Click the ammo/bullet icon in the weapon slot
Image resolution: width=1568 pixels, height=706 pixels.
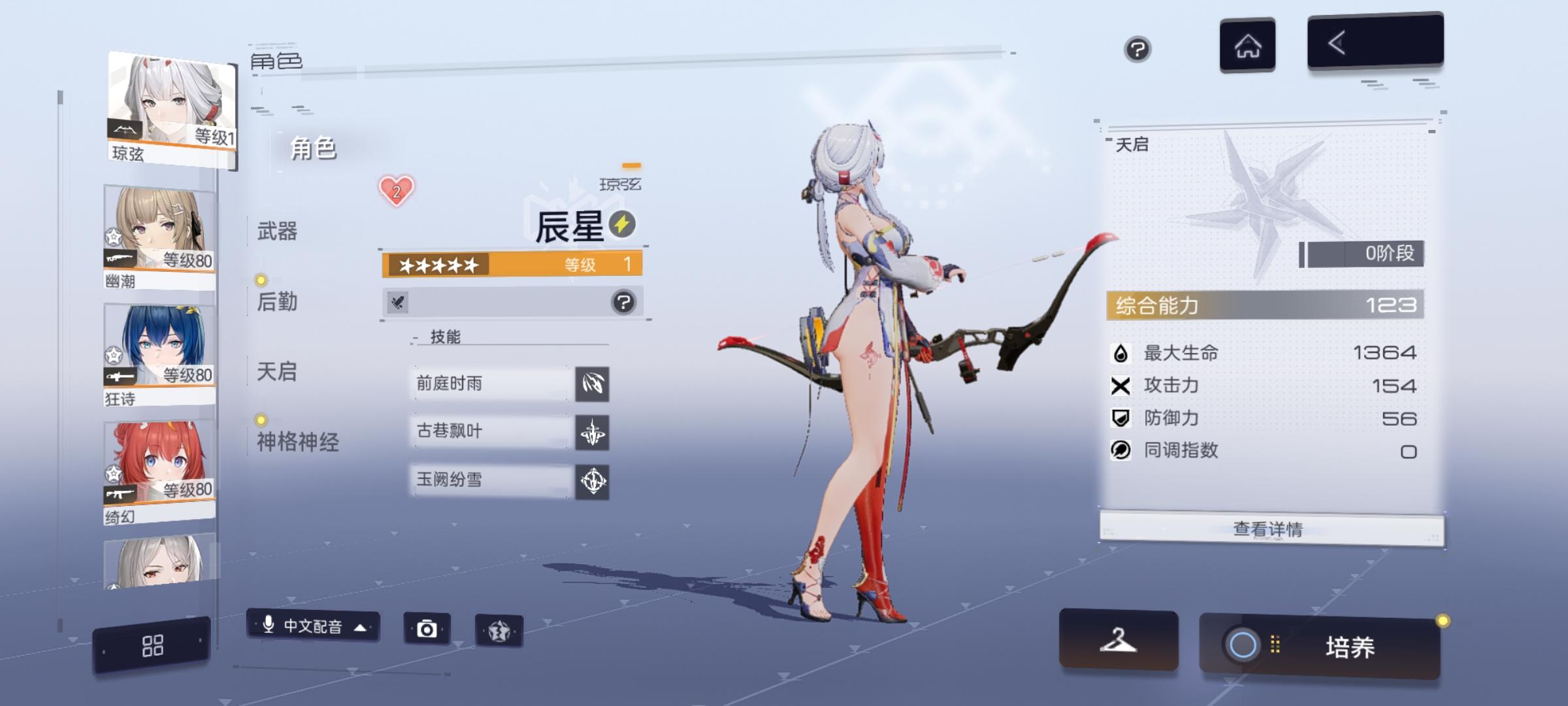pos(399,302)
